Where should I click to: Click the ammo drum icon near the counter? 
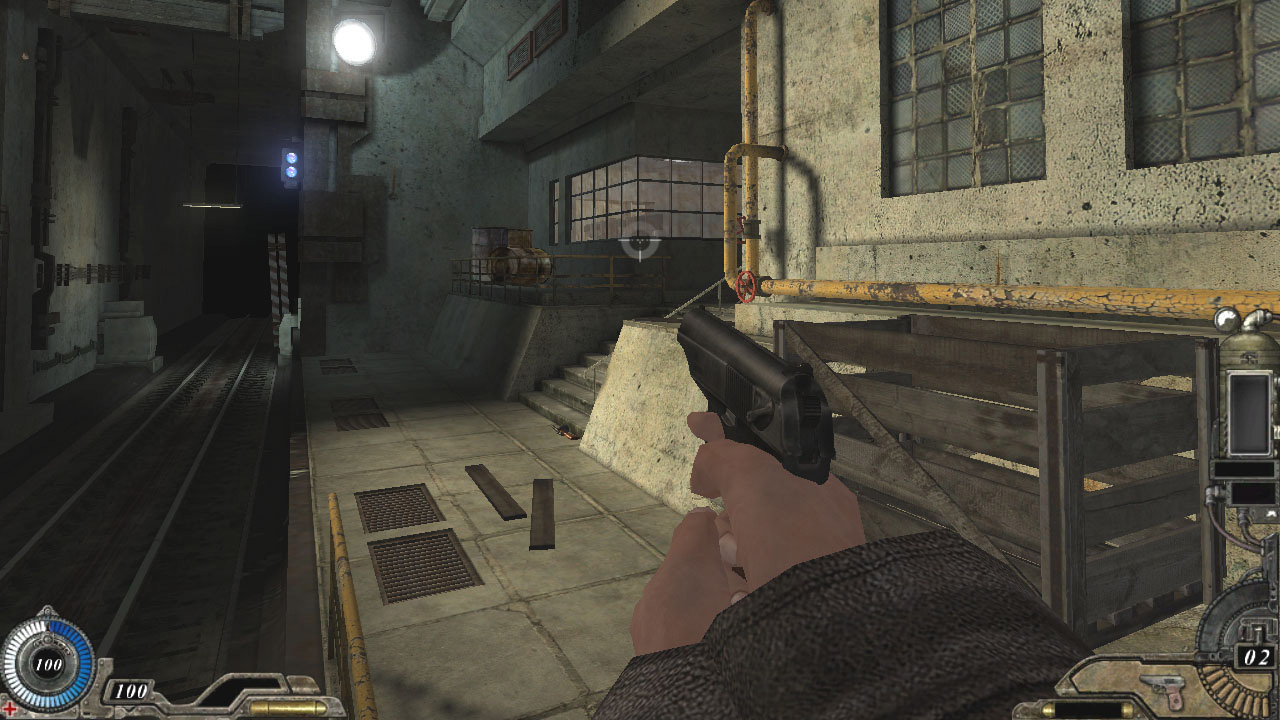pos(1230,690)
